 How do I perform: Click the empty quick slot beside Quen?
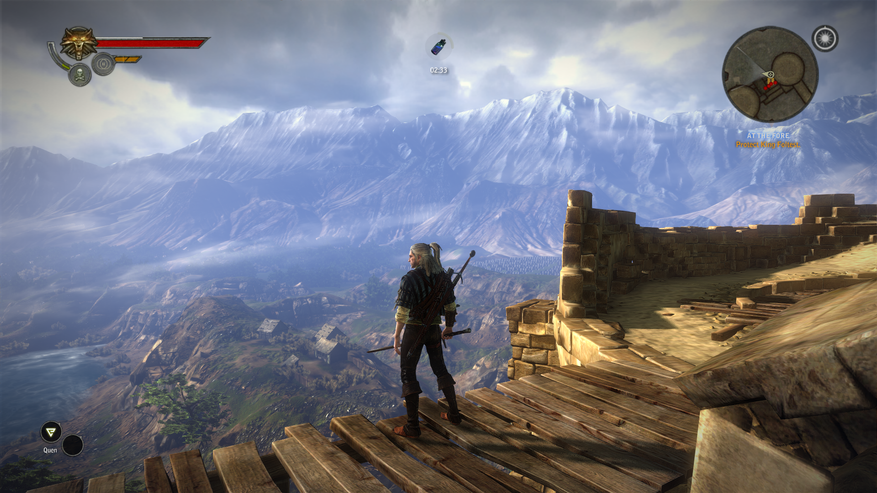[x=72, y=444]
